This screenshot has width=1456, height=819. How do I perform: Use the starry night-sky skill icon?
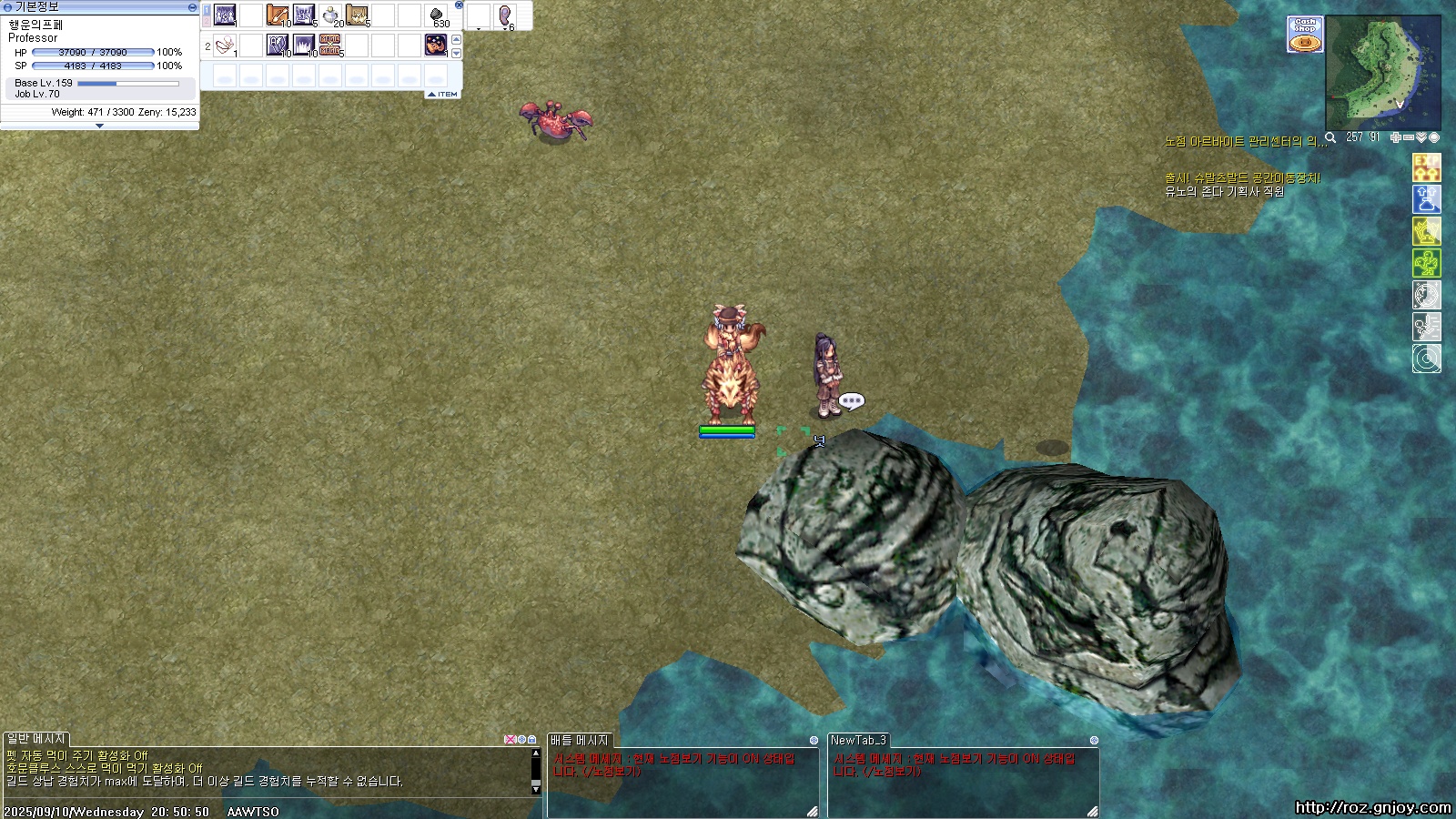point(436,45)
